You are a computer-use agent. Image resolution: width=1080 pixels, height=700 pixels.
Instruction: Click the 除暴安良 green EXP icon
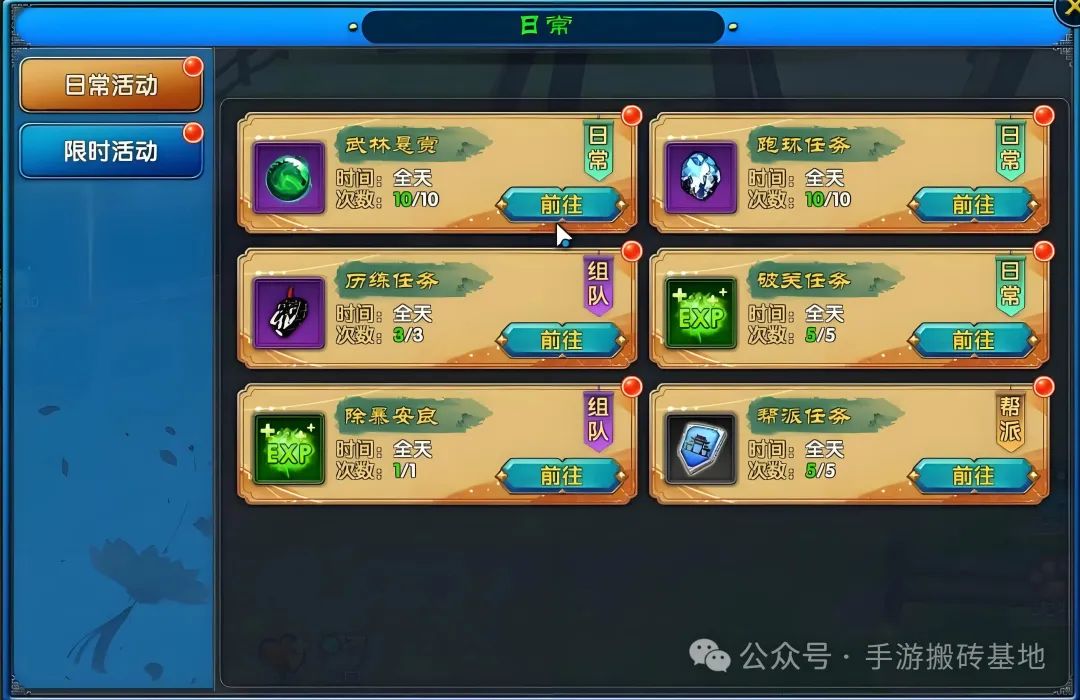click(x=289, y=449)
